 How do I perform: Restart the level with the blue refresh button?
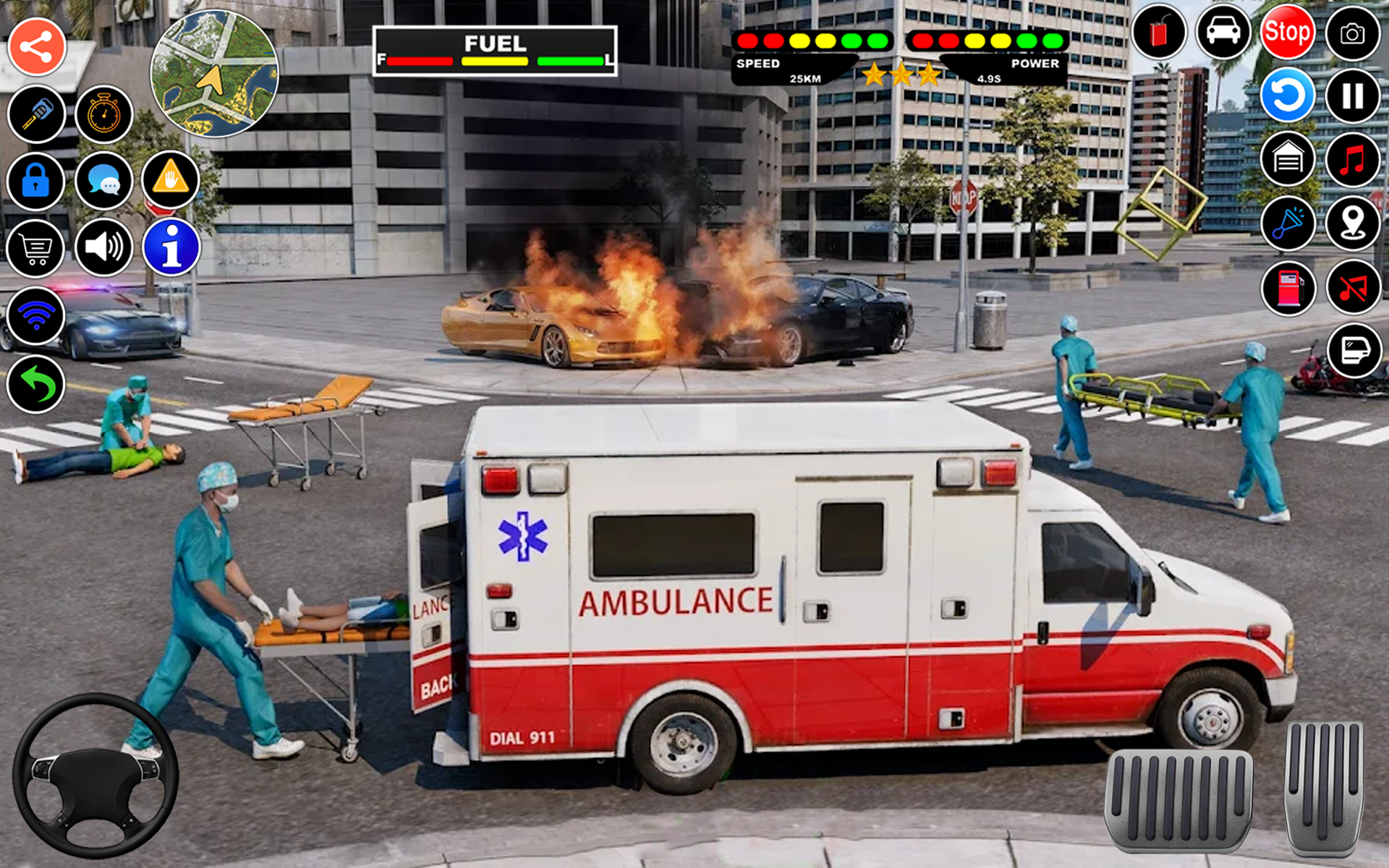[1288, 95]
